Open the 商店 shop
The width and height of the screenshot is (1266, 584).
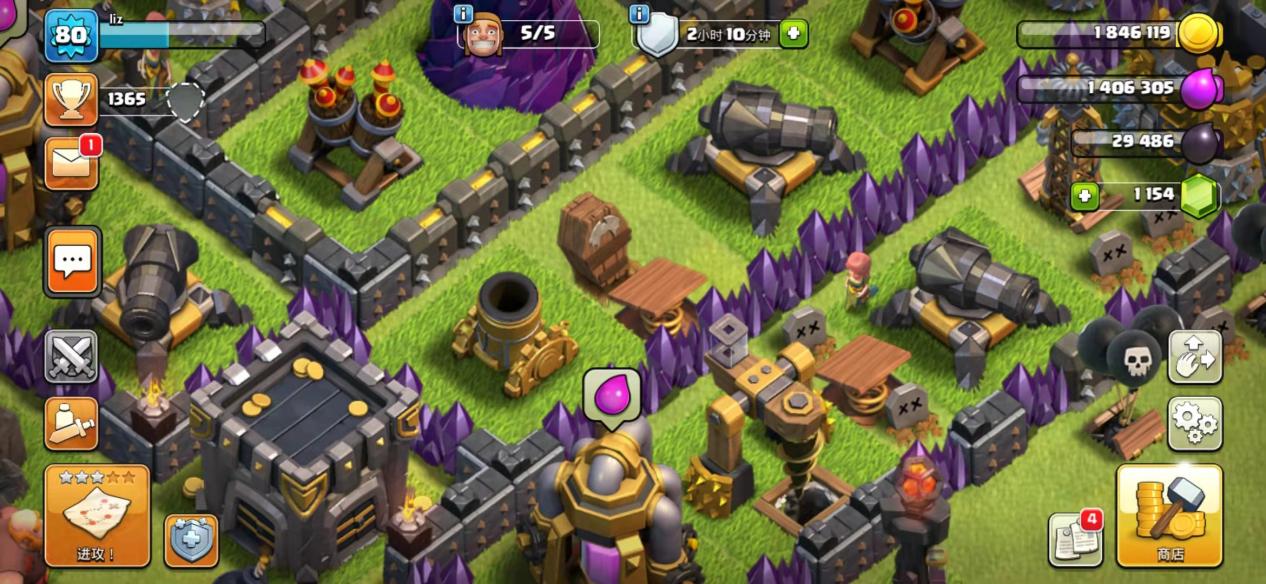click(x=1169, y=516)
